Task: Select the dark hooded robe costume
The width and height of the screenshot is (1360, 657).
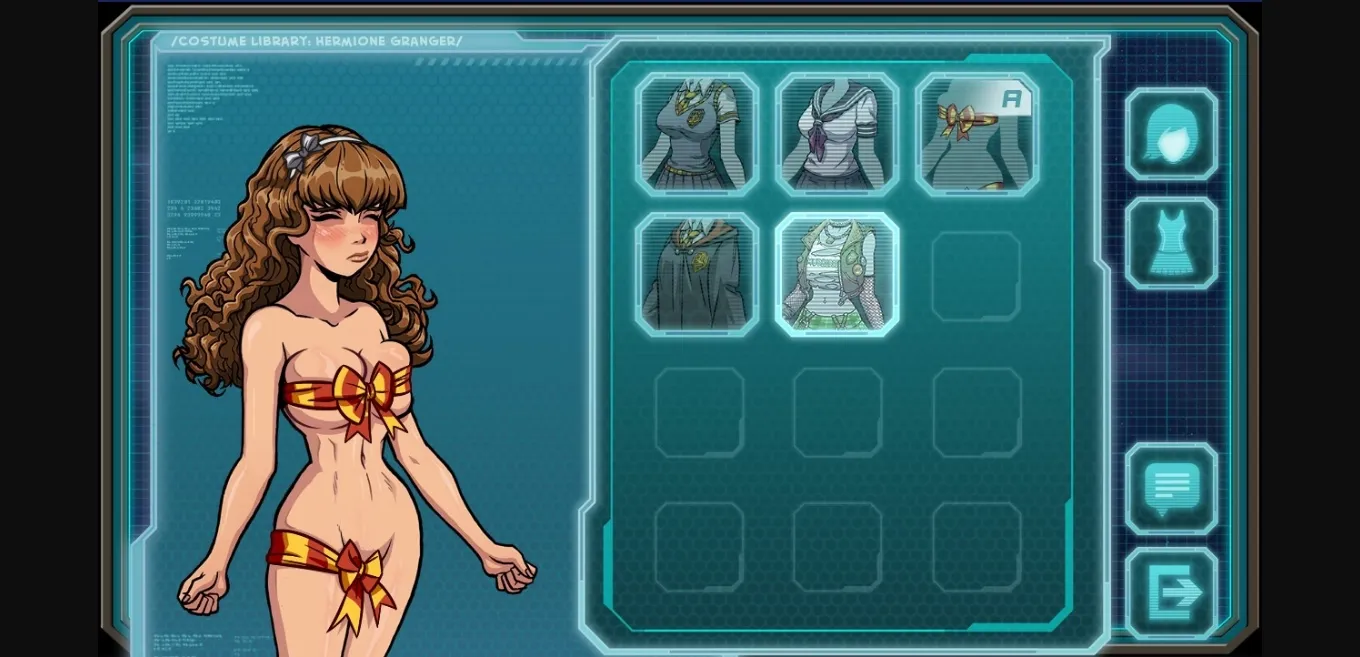Action: click(697, 274)
